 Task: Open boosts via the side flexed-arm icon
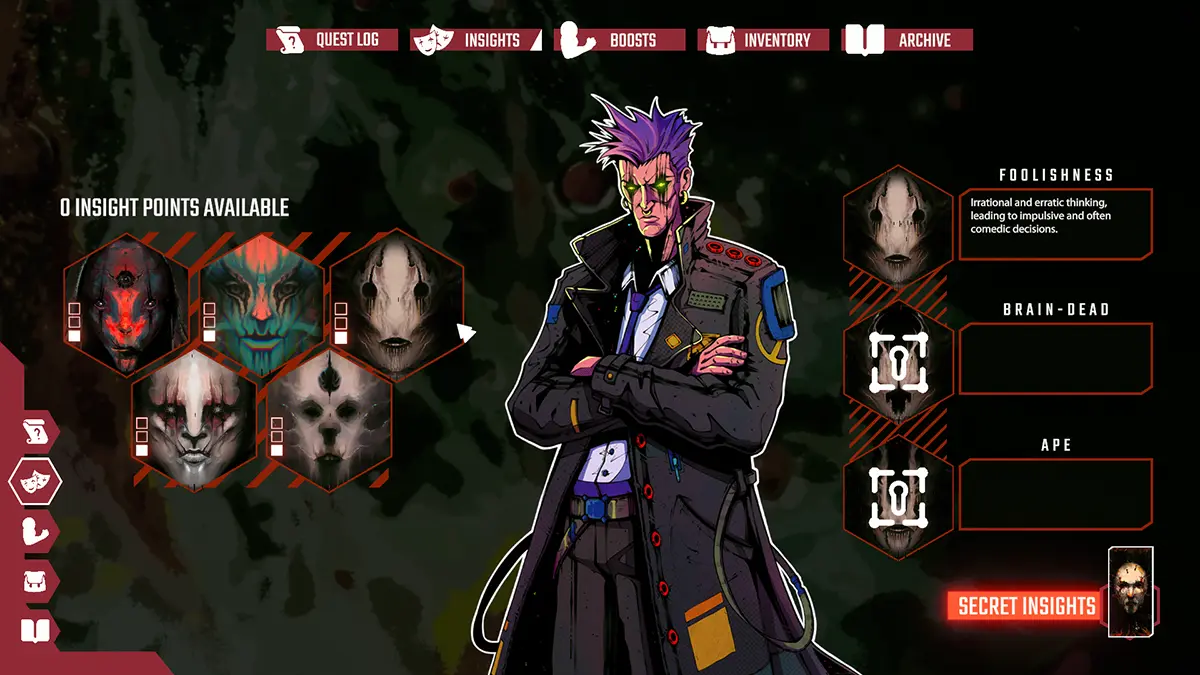(x=37, y=531)
